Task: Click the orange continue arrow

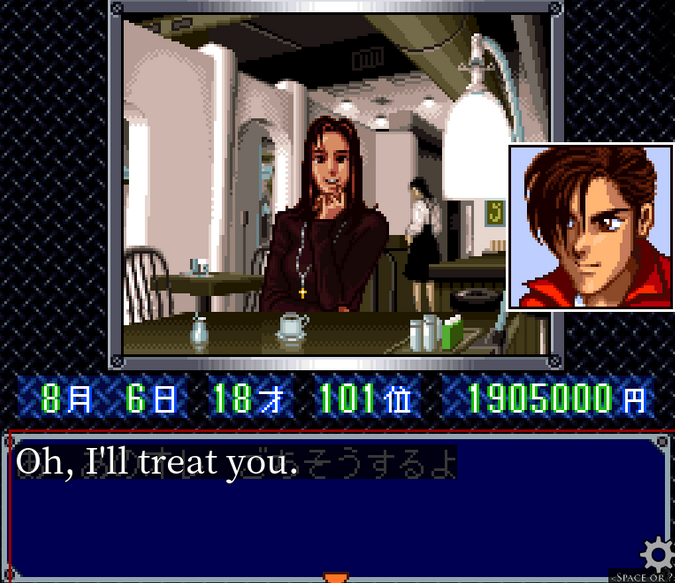Action: pyautogui.click(x=337, y=577)
